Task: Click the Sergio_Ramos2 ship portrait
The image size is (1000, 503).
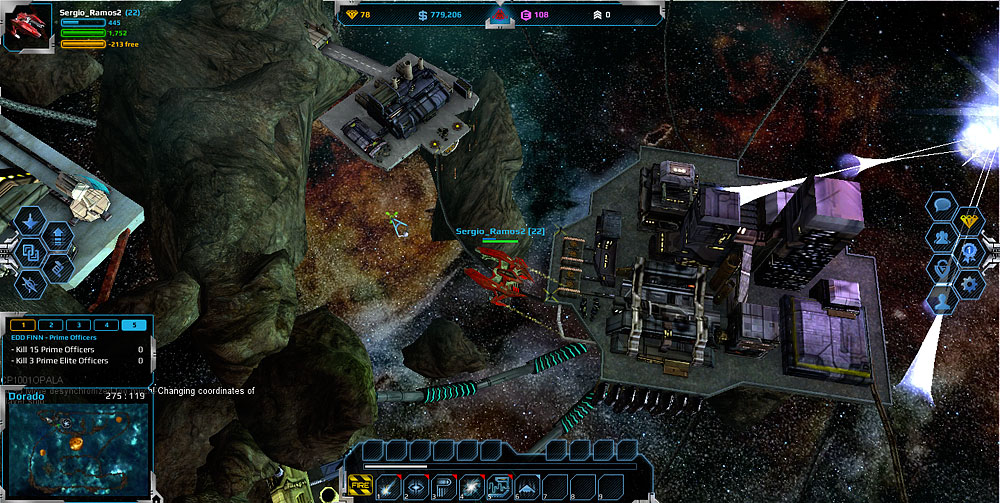Action: 23,25
